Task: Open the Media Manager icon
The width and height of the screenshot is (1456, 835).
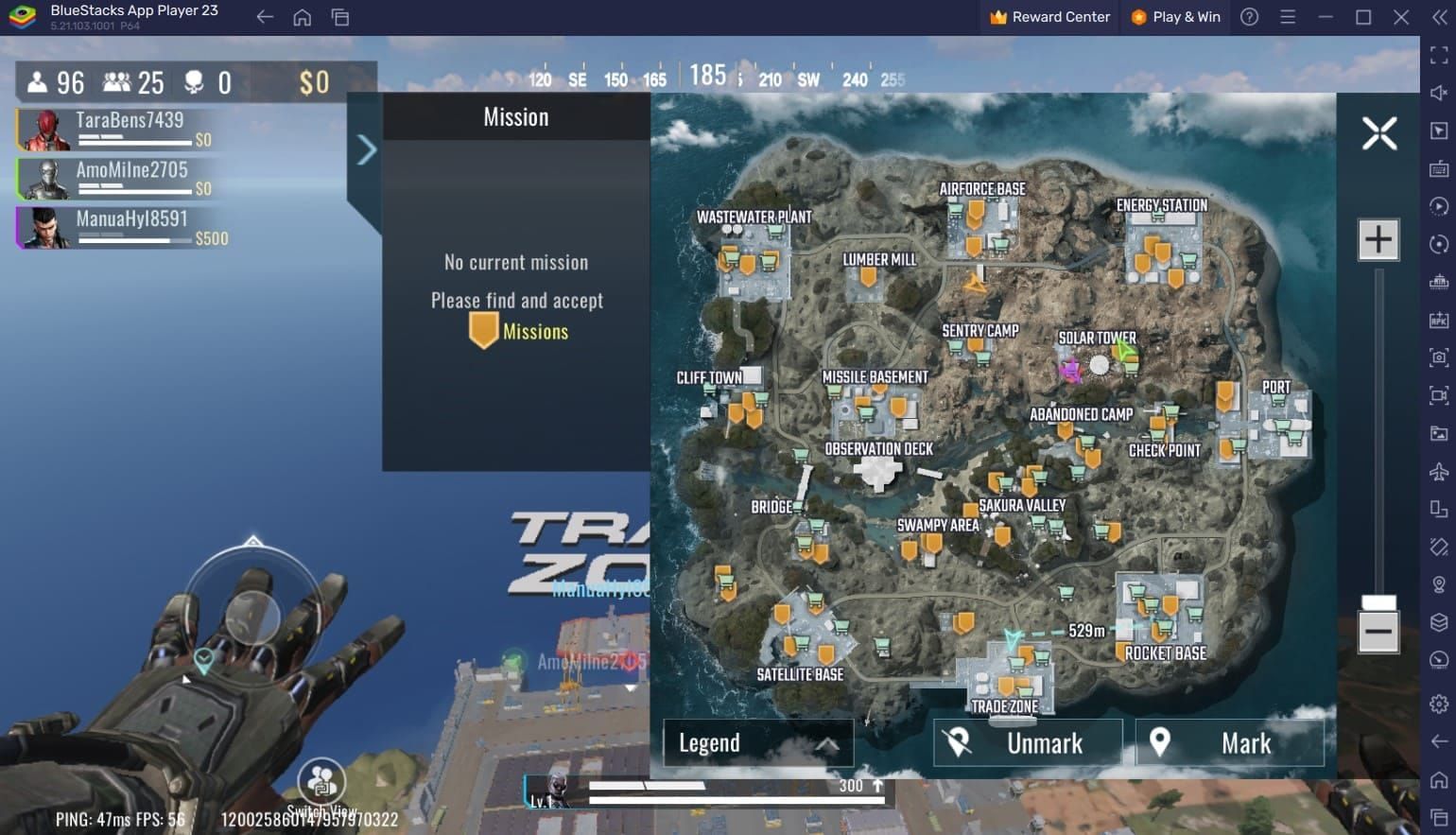Action: (1439, 433)
